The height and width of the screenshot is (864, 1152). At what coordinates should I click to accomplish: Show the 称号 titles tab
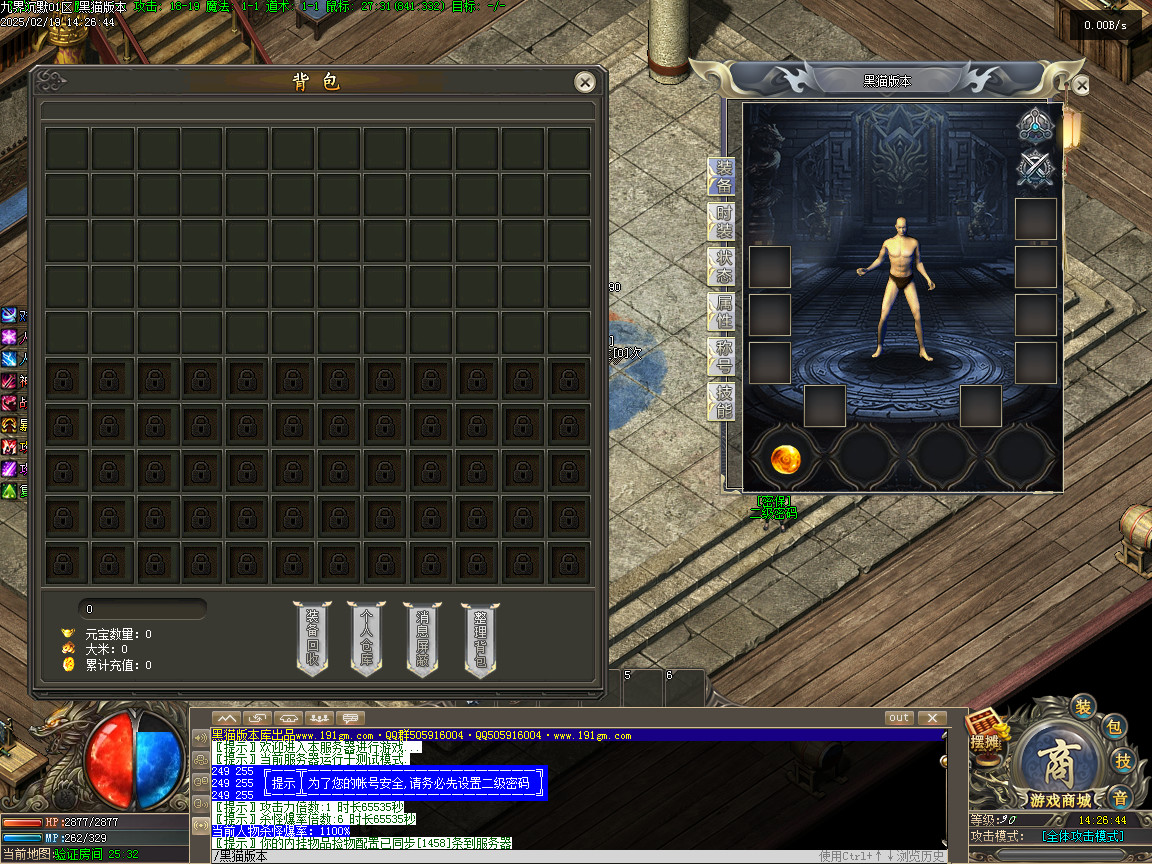click(722, 356)
